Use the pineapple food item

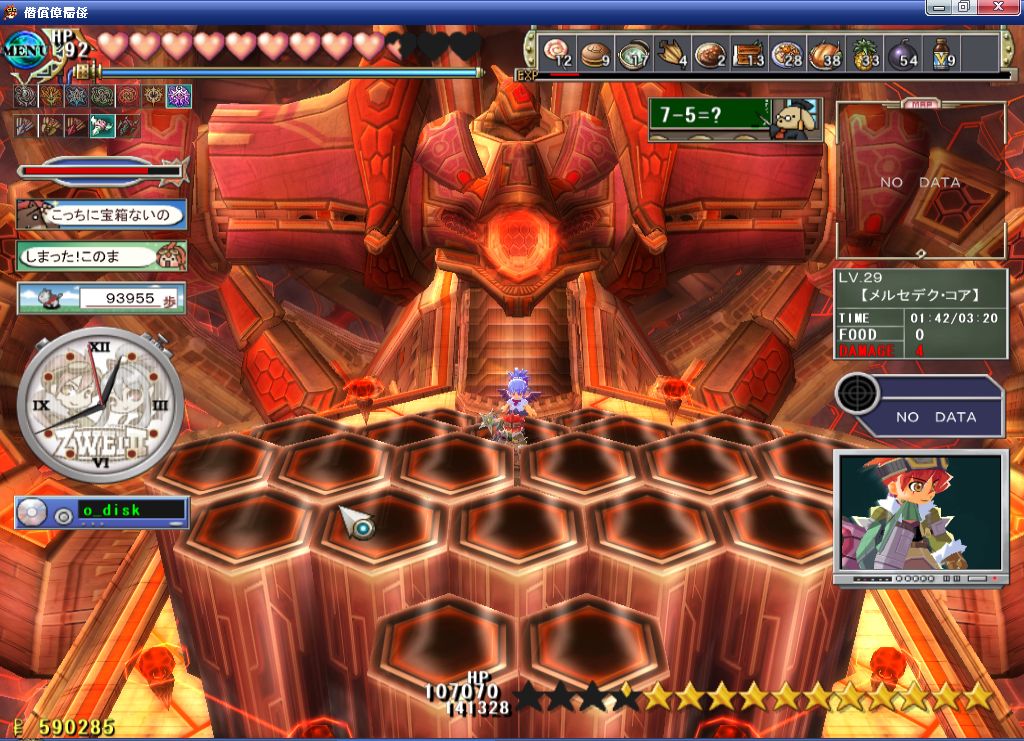863,53
